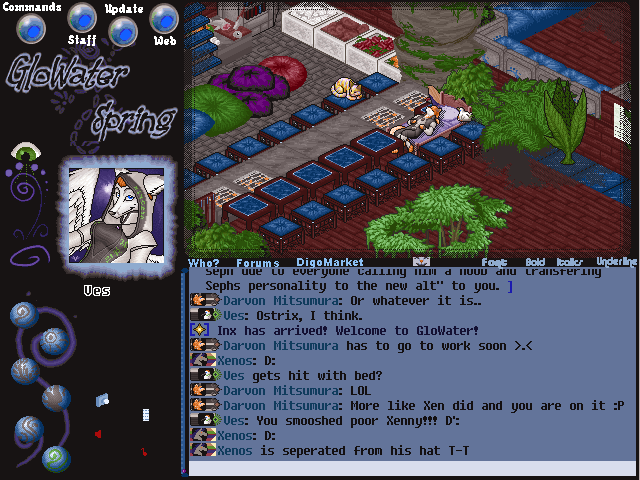Click the green eye icon
Screen dimensions: 640x480
(x=24, y=153)
